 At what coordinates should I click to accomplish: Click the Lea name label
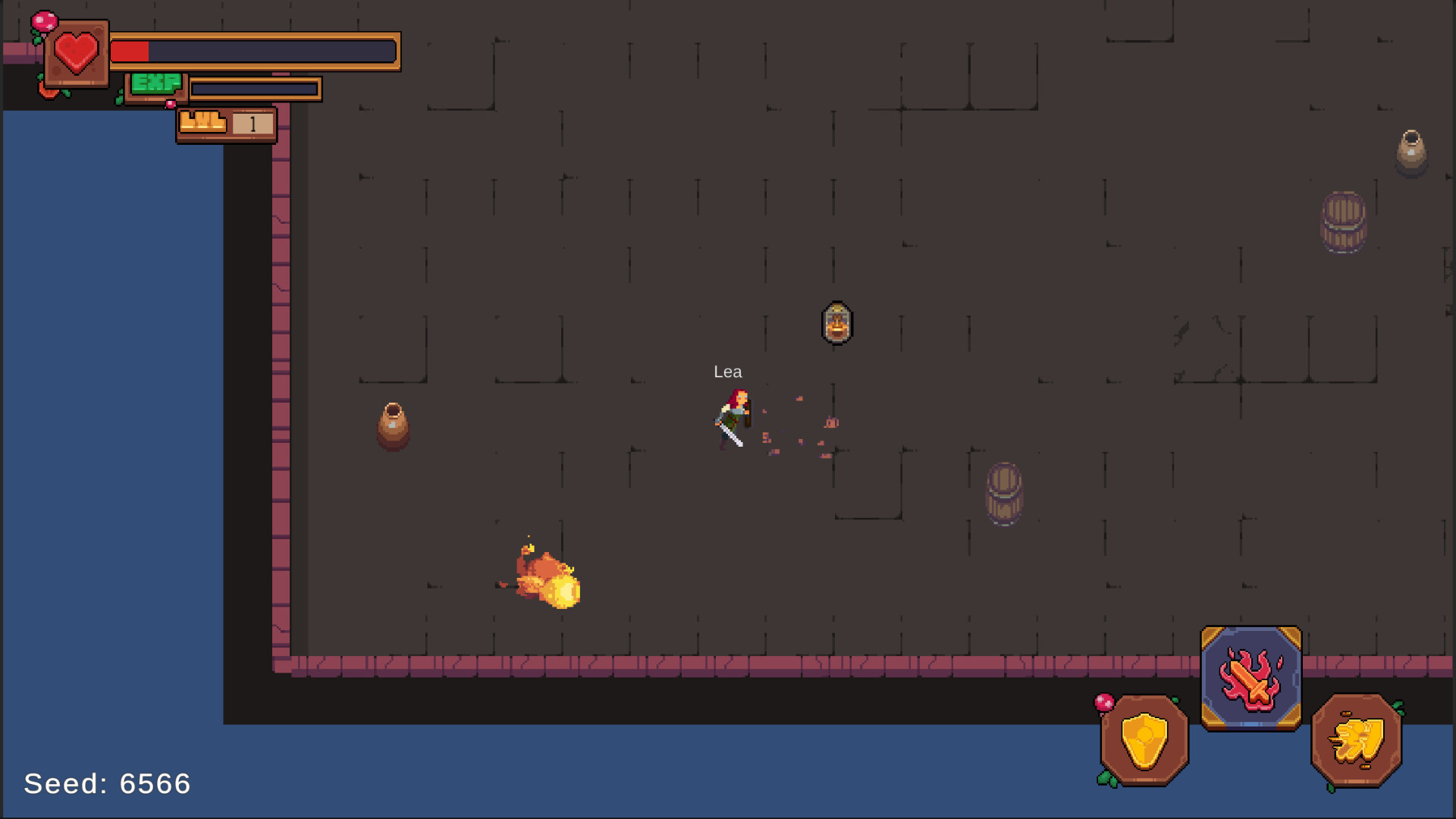tap(728, 372)
